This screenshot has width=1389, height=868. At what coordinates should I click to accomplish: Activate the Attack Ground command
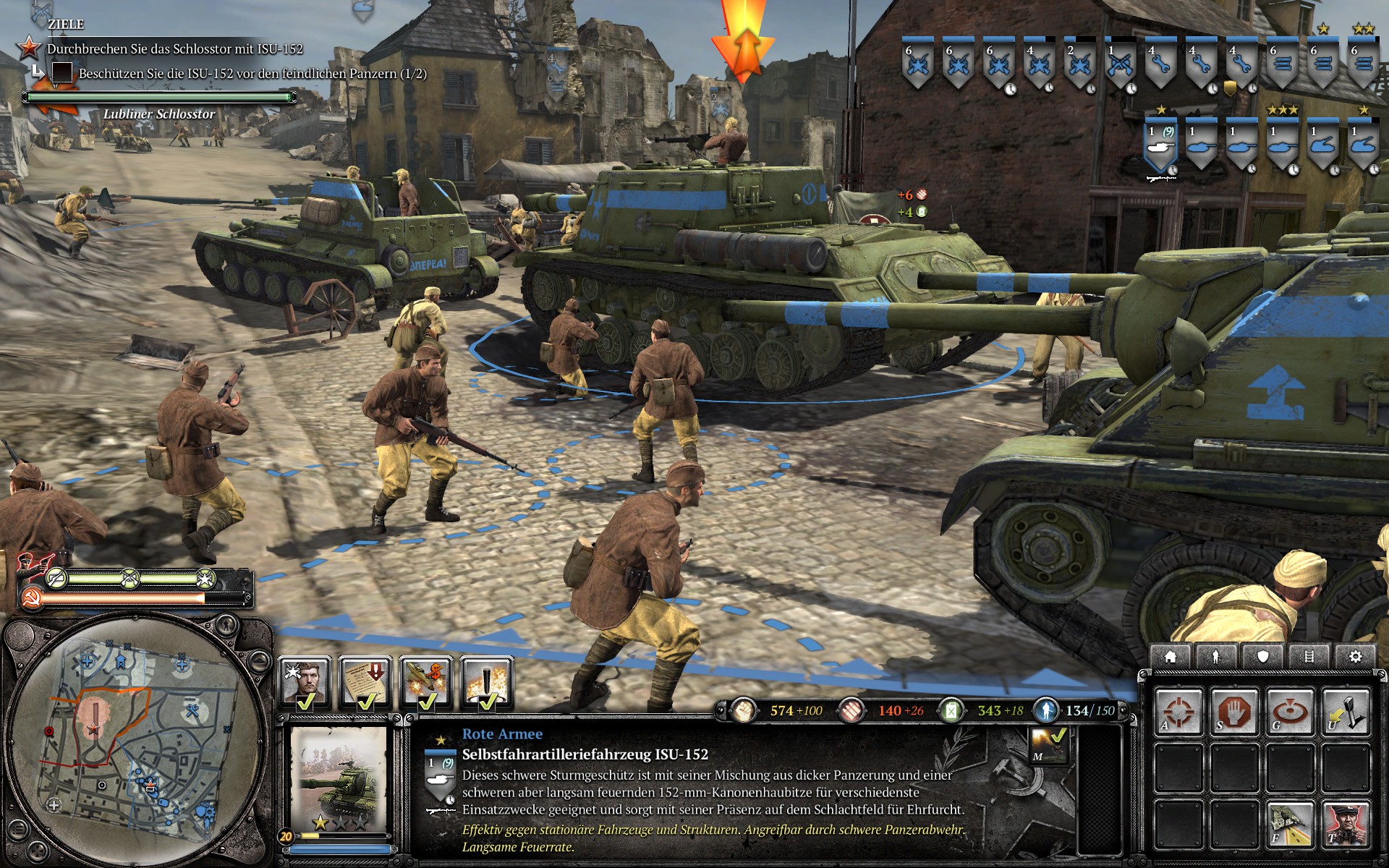click(x=1291, y=710)
